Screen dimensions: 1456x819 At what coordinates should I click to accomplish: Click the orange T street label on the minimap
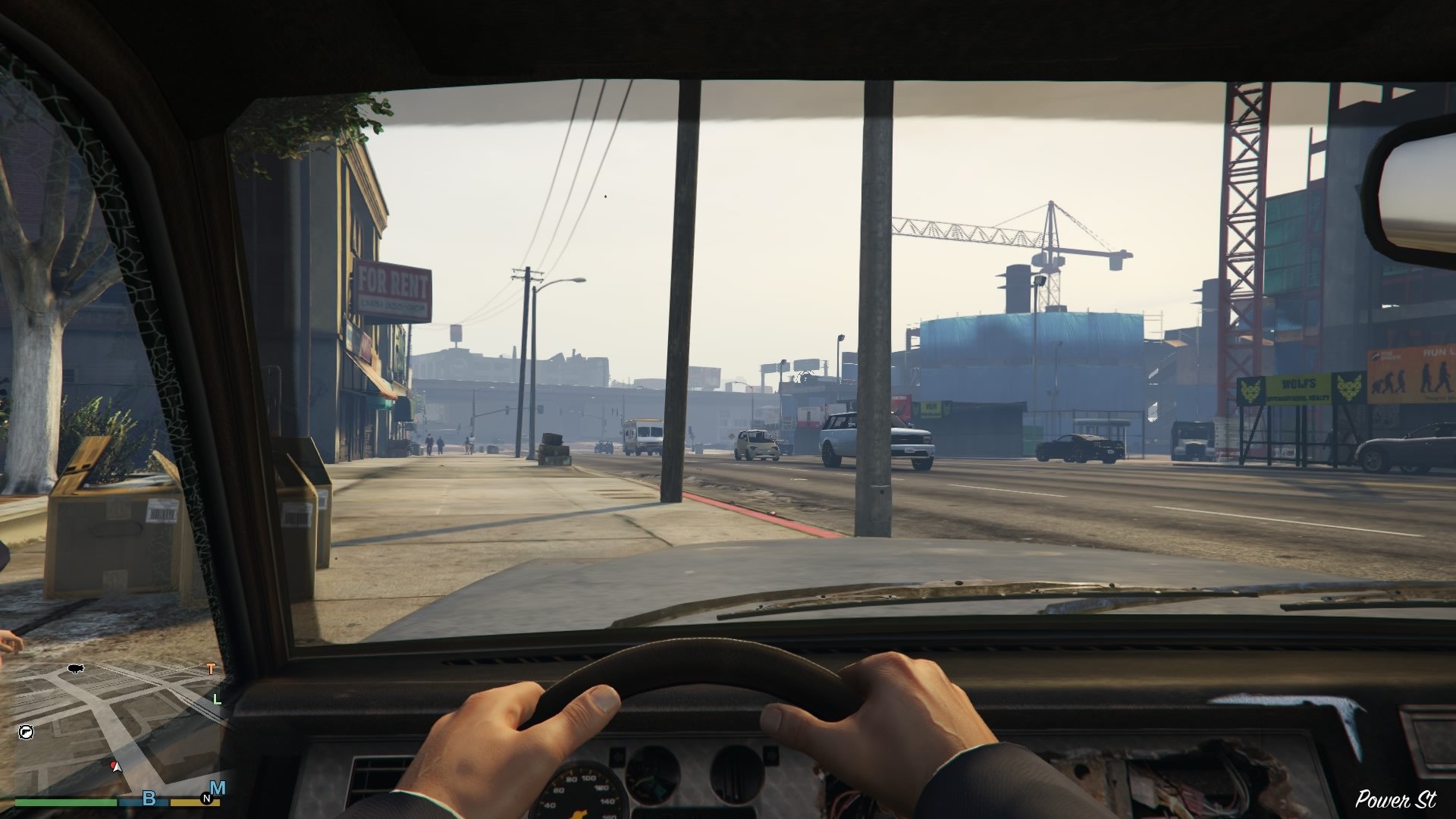point(211,669)
